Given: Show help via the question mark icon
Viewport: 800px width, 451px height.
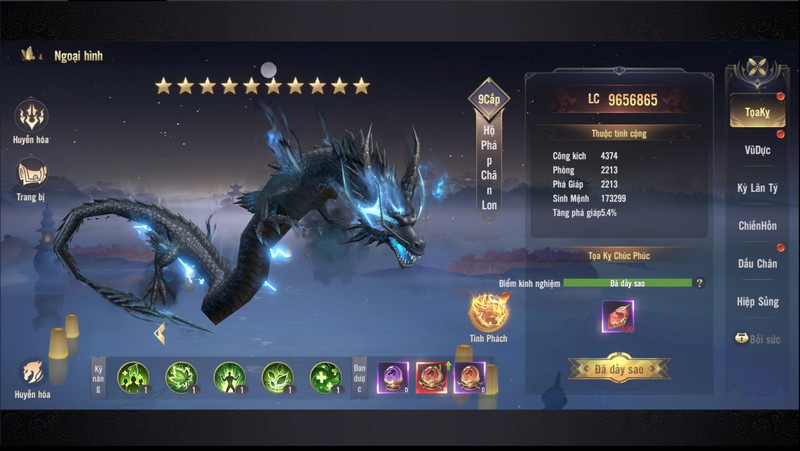Looking at the screenshot, I should click(x=700, y=284).
